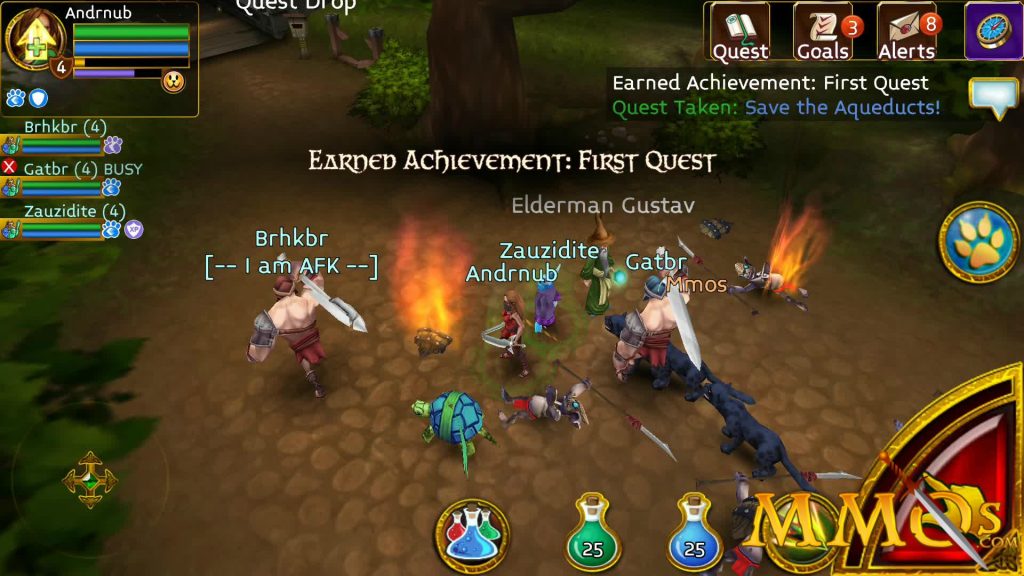Open the compass map button
Image resolution: width=1024 pixels, height=576 pixels.
992,30
